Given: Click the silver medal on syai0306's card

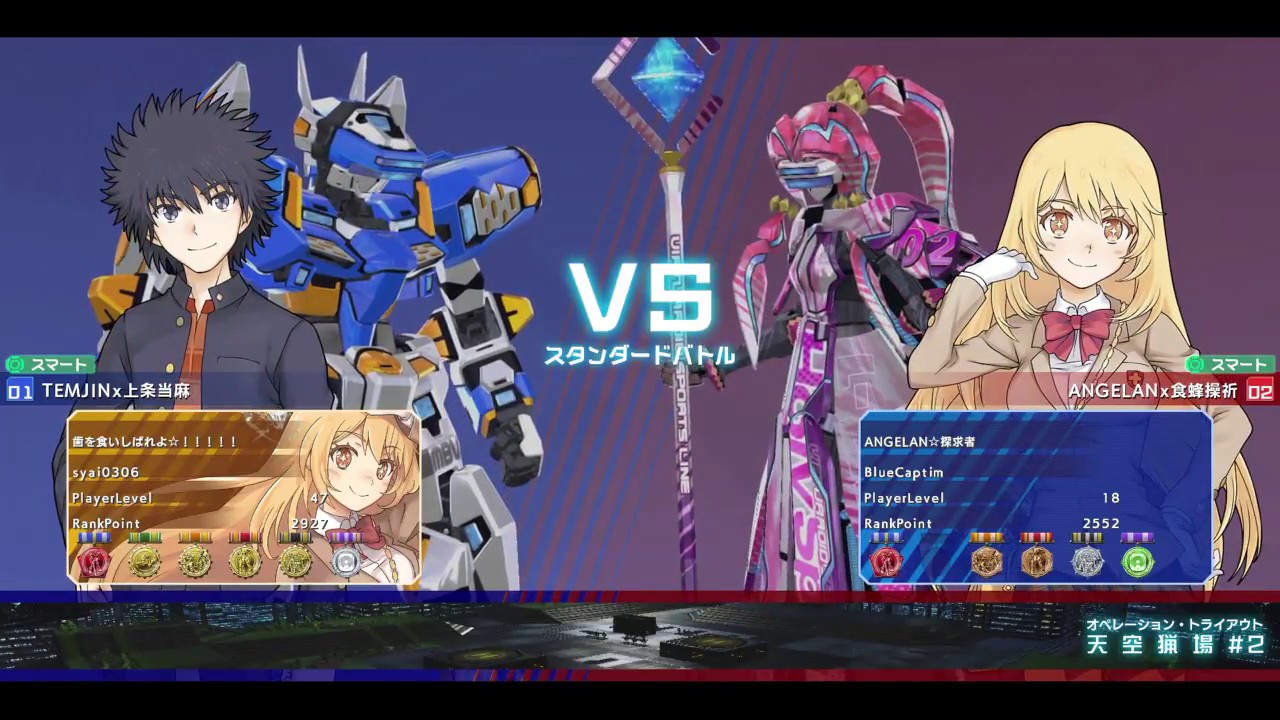Looking at the screenshot, I should pyautogui.click(x=345, y=562).
